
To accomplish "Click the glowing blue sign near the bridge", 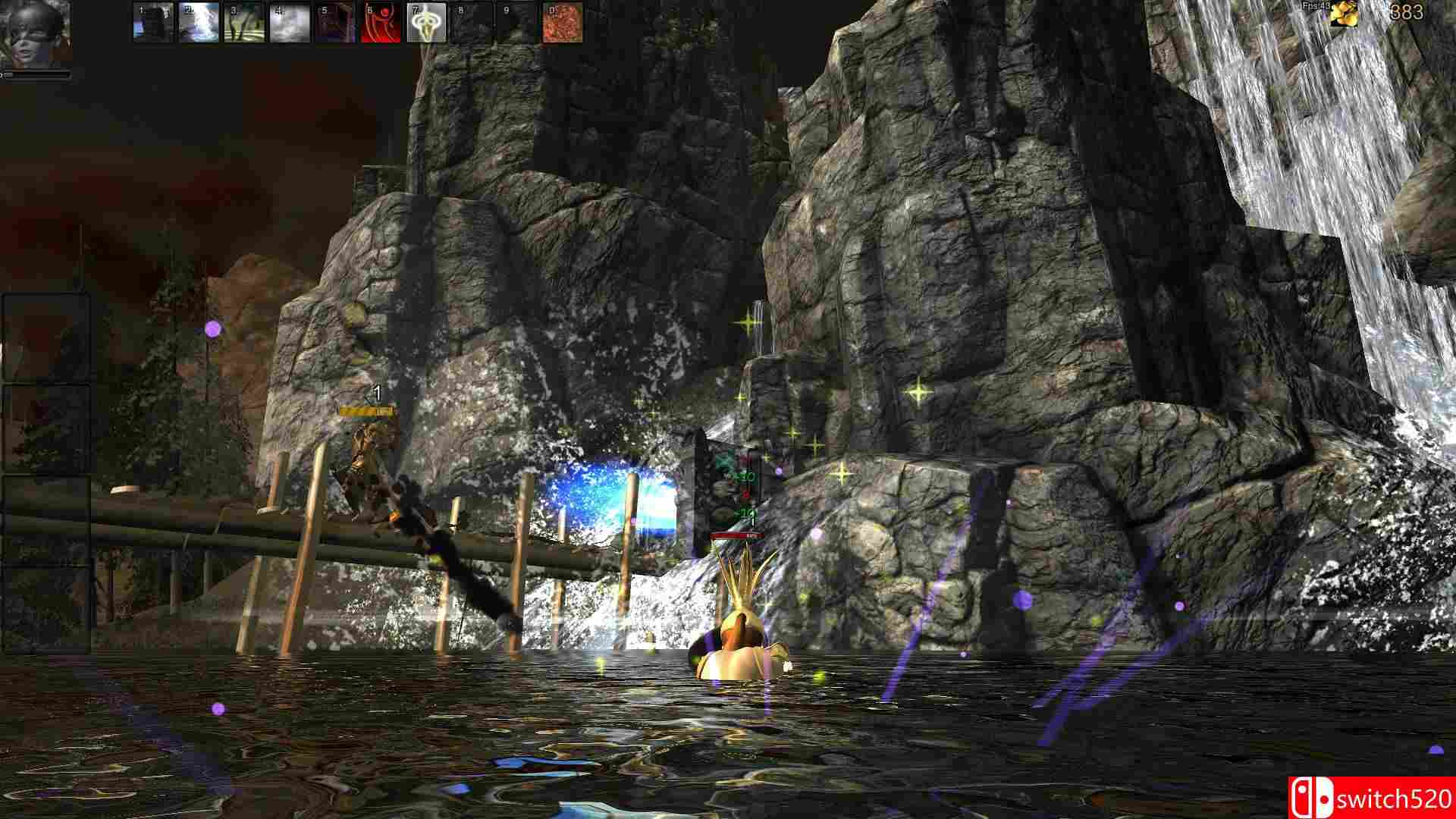I will click(614, 497).
